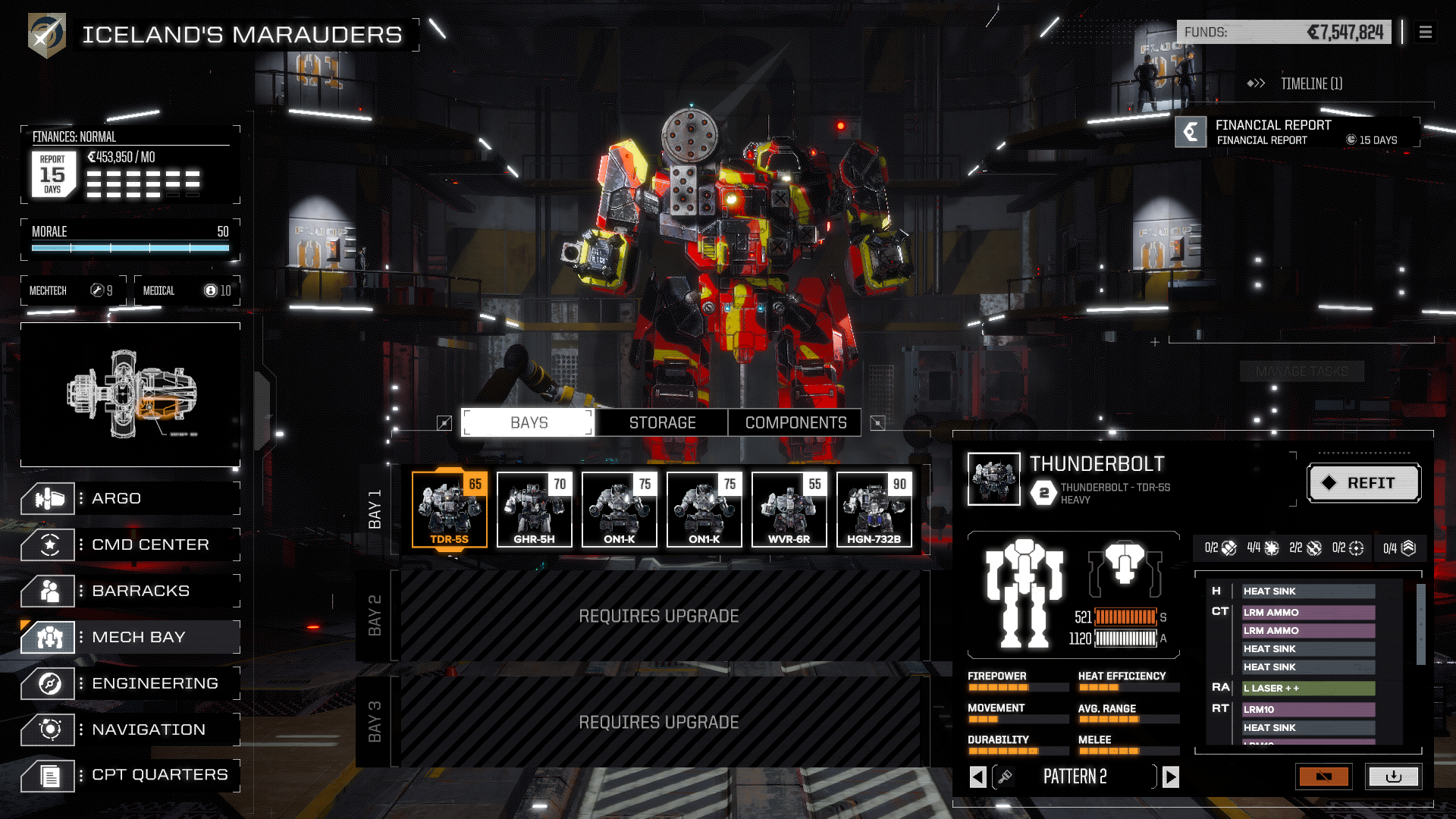Select the paintbrush icon beside Pattern 2
The image size is (1456, 819).
[1007, 777]
